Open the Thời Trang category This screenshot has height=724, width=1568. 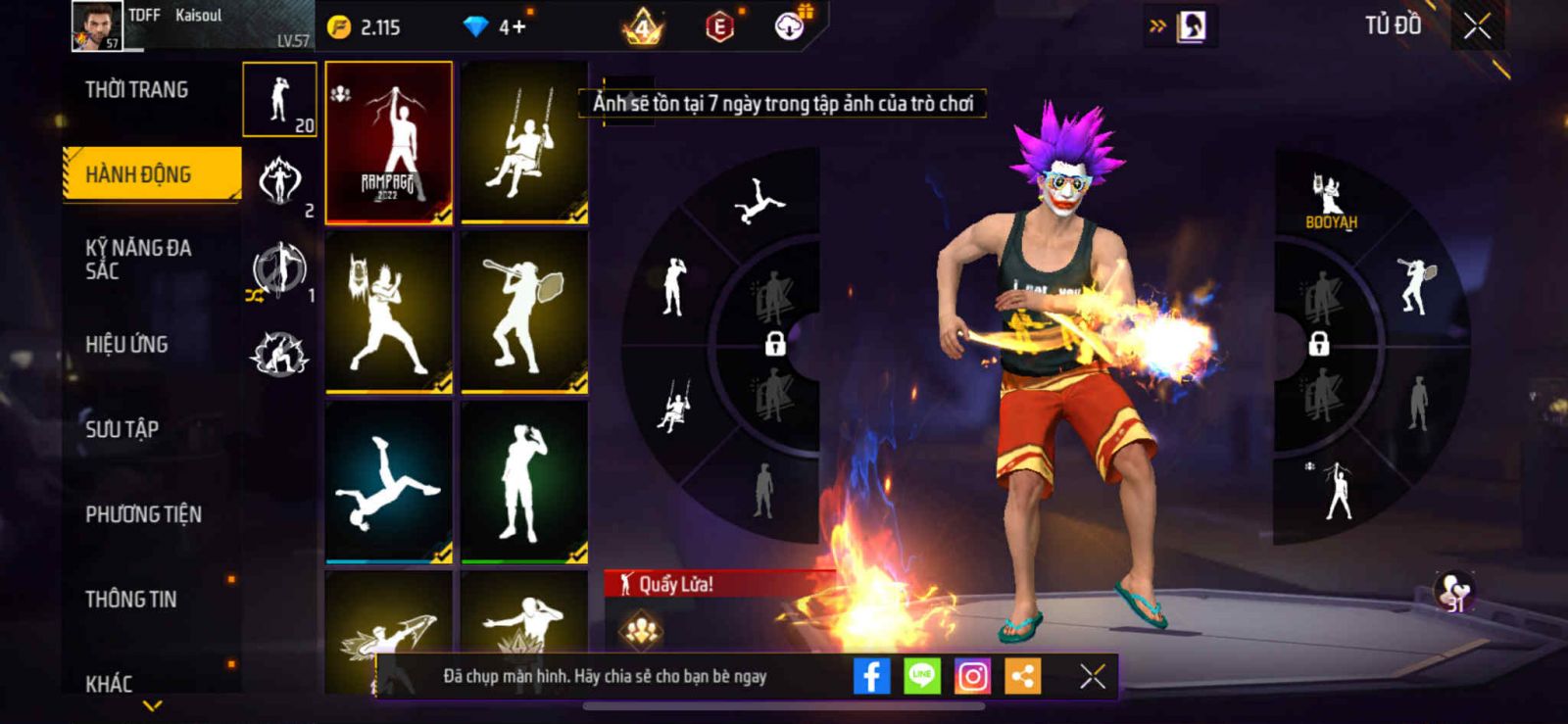[137, 90]
